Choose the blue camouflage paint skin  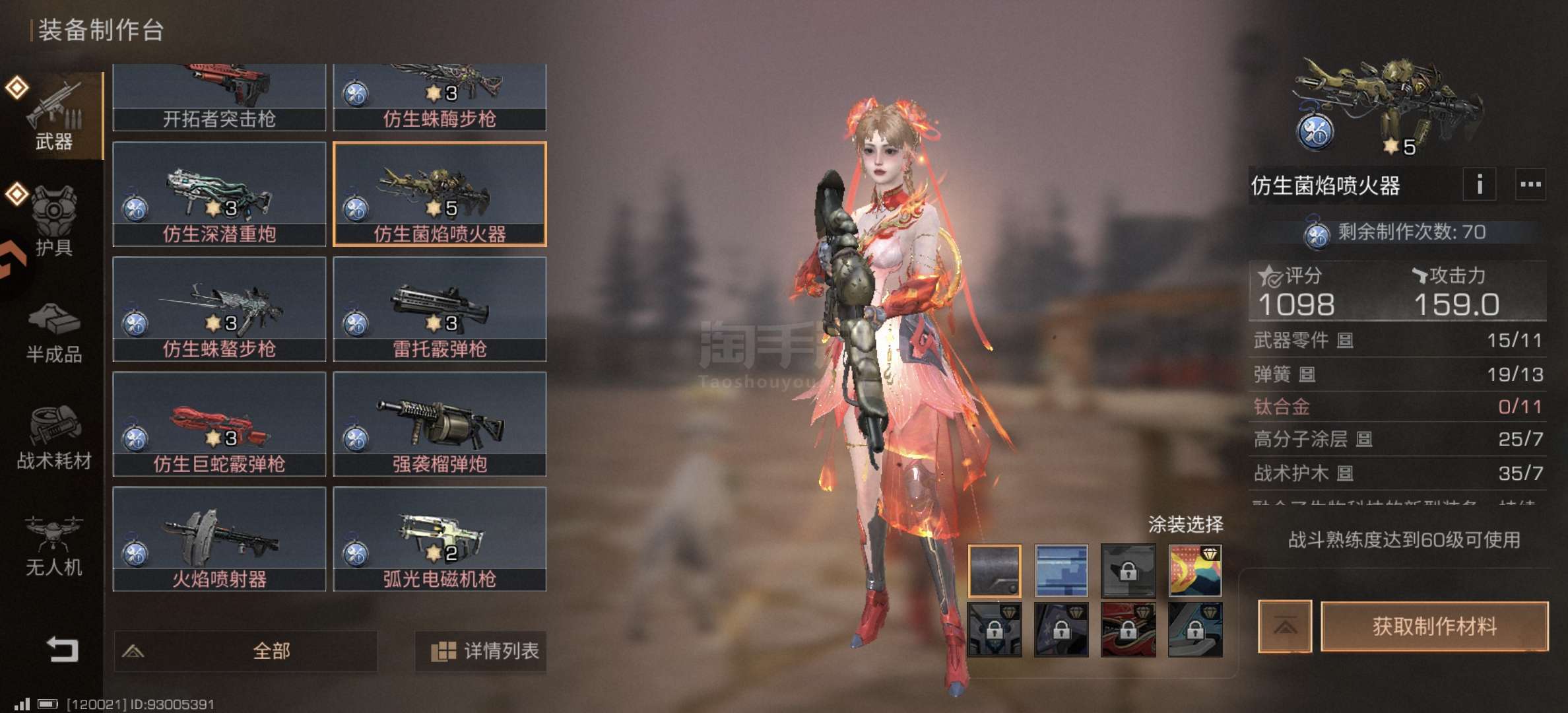tap(1061, 570)
